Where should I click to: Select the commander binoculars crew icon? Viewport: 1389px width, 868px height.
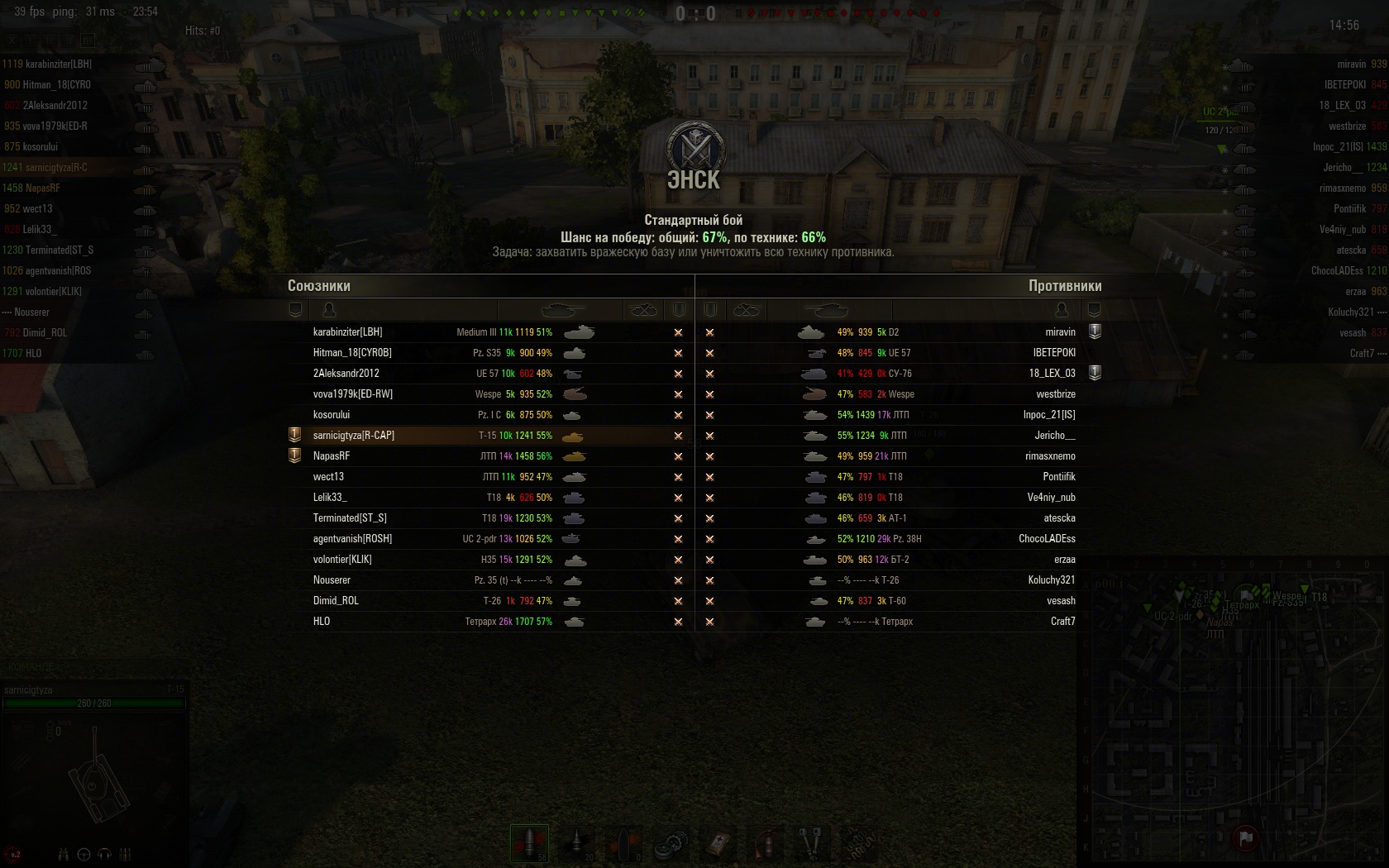(x=63, y=854)
